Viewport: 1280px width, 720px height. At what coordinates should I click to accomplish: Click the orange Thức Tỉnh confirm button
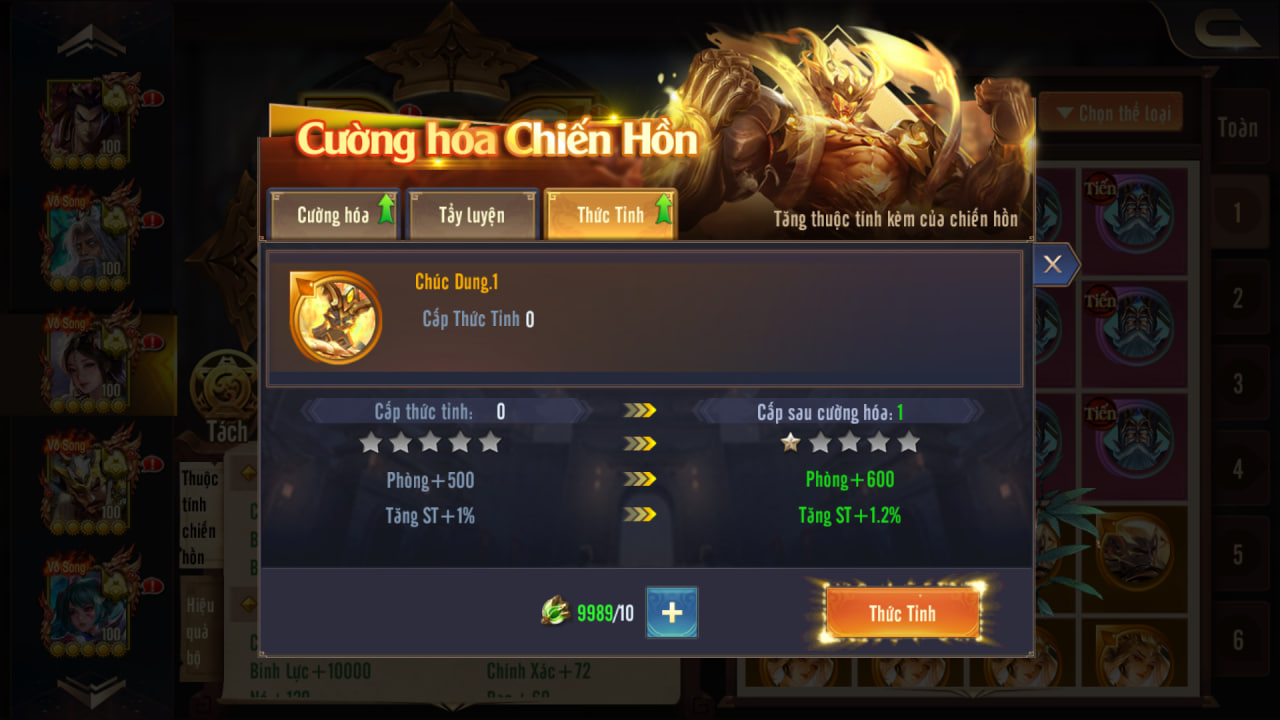[902, 613]
